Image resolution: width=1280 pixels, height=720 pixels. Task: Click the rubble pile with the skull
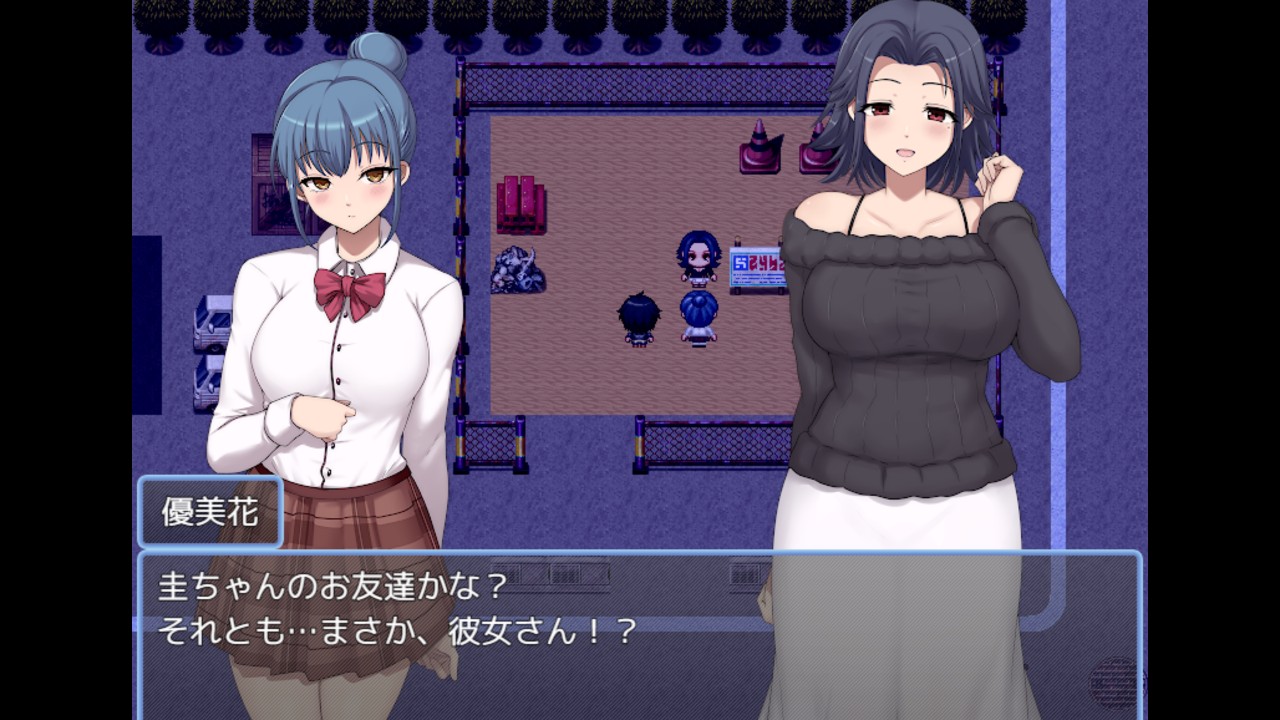pos(520,270)
